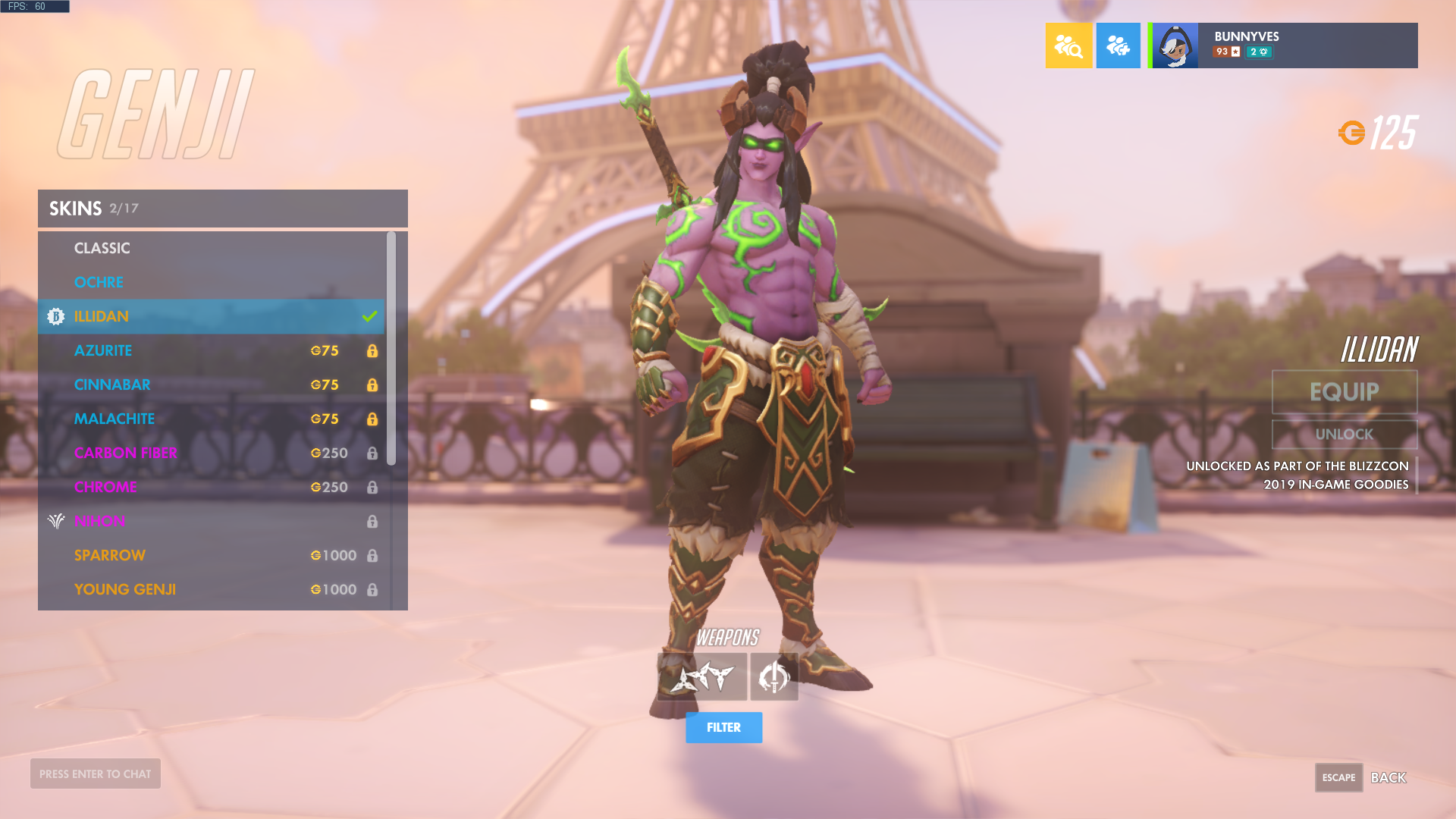Screen dimensions: 1456x819
Task: Open the blue social groups icon
Action: (1118, 45)
